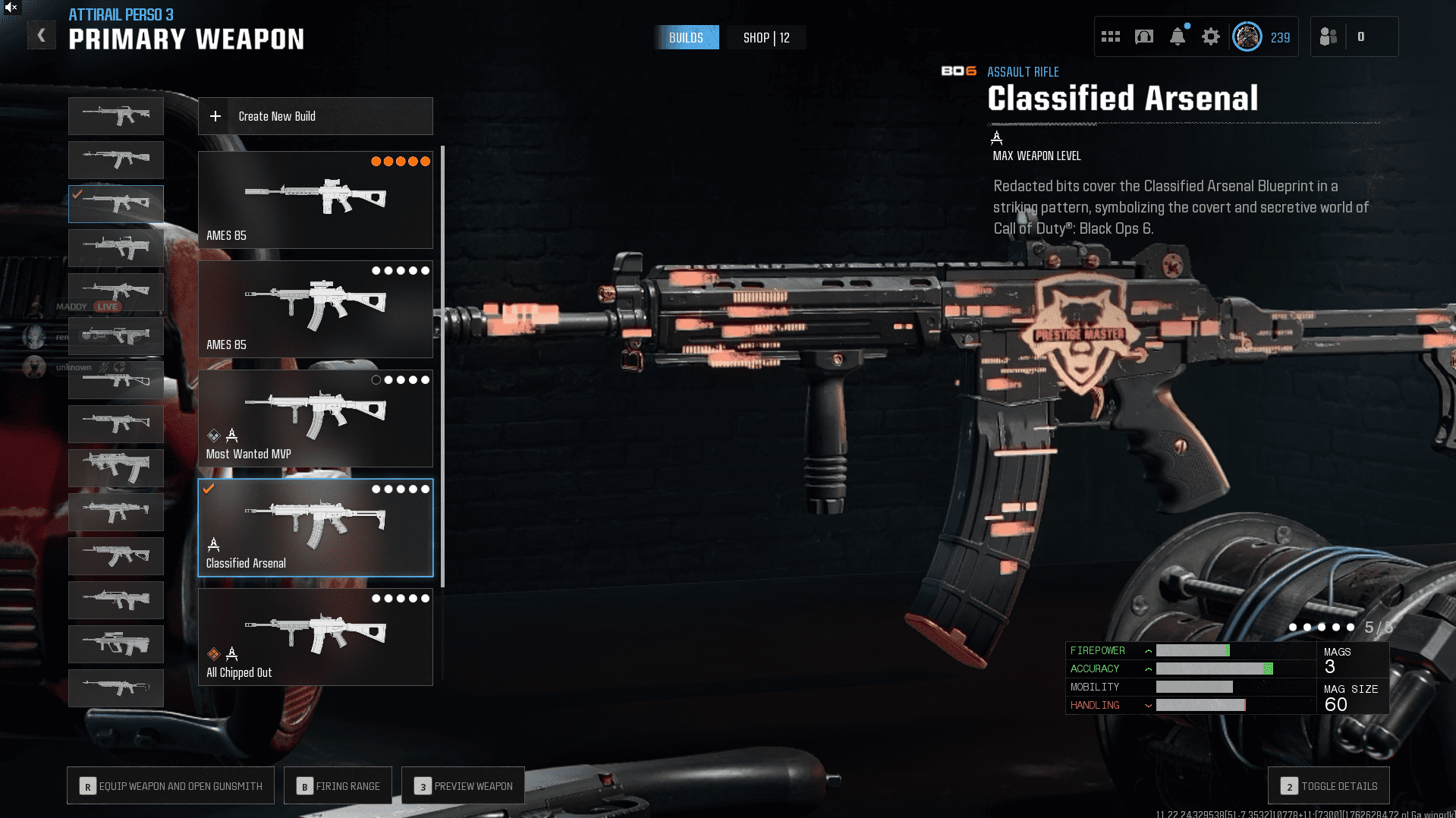Select the Most Wanted MVP build

315,418
